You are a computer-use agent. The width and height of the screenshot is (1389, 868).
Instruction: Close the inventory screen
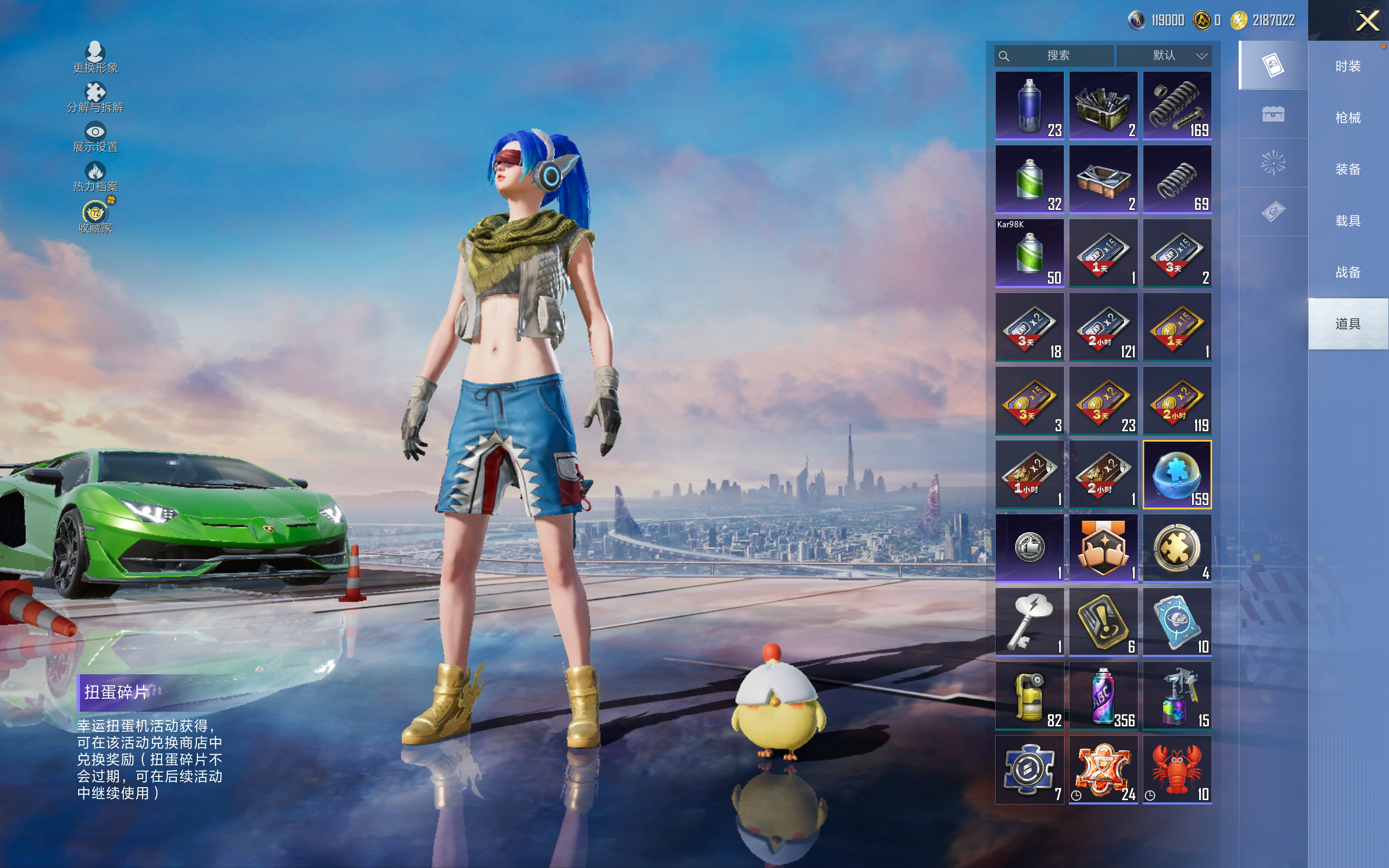1367,21
